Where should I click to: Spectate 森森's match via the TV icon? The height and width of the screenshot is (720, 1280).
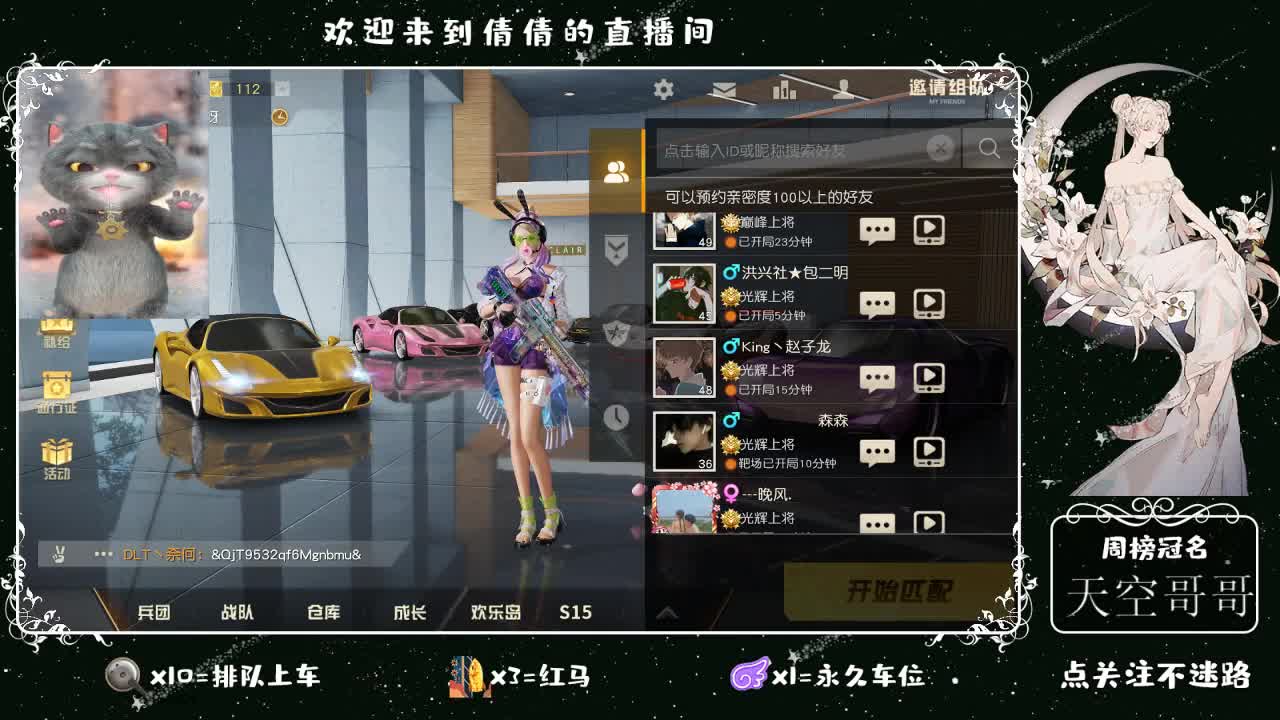[930, 452]
